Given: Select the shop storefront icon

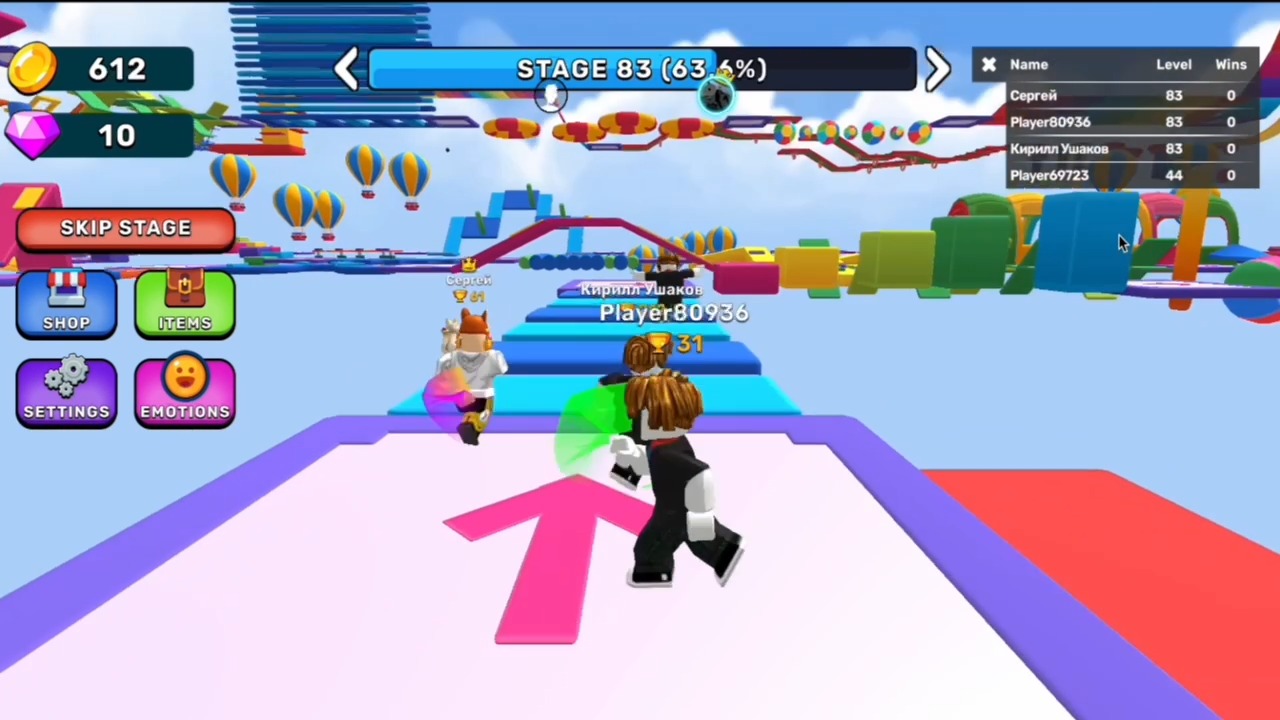Looking at the screenshot, I should coord(66,290).
